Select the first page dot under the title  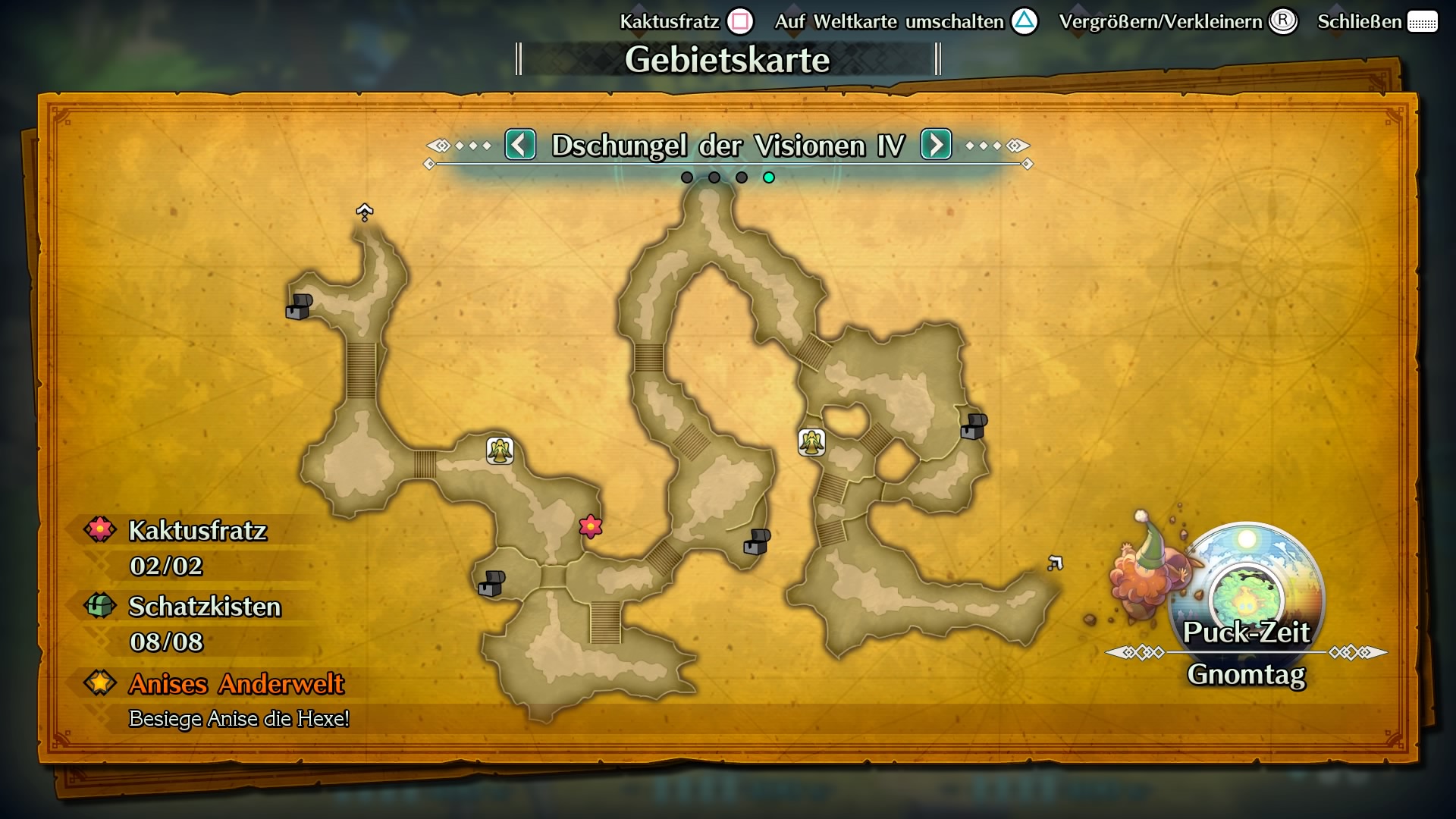pos(687,177)
